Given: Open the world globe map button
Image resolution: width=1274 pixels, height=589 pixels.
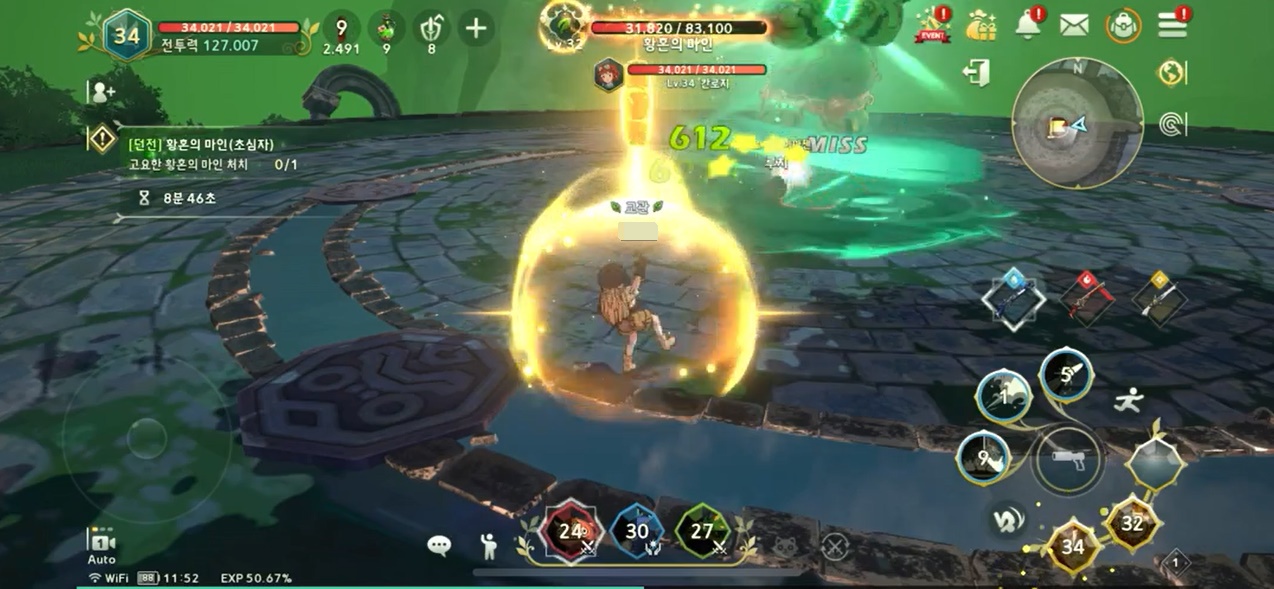Looking at the screenshot, I should coord(1171,73).
